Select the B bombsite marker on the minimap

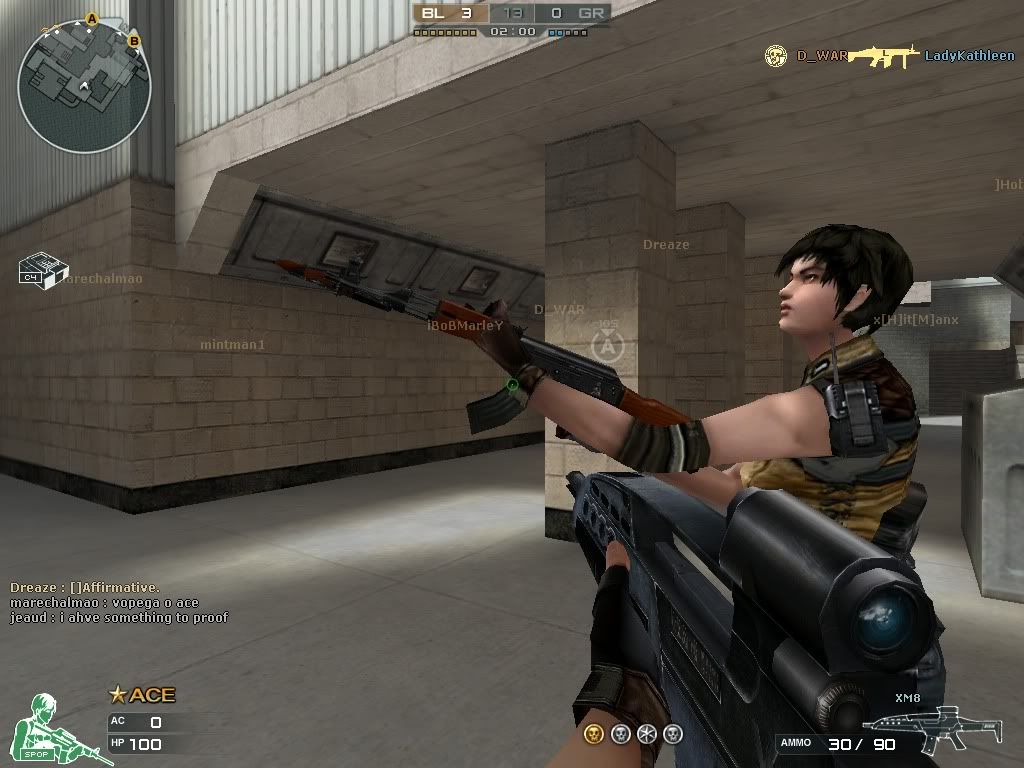tap(134, 41)
